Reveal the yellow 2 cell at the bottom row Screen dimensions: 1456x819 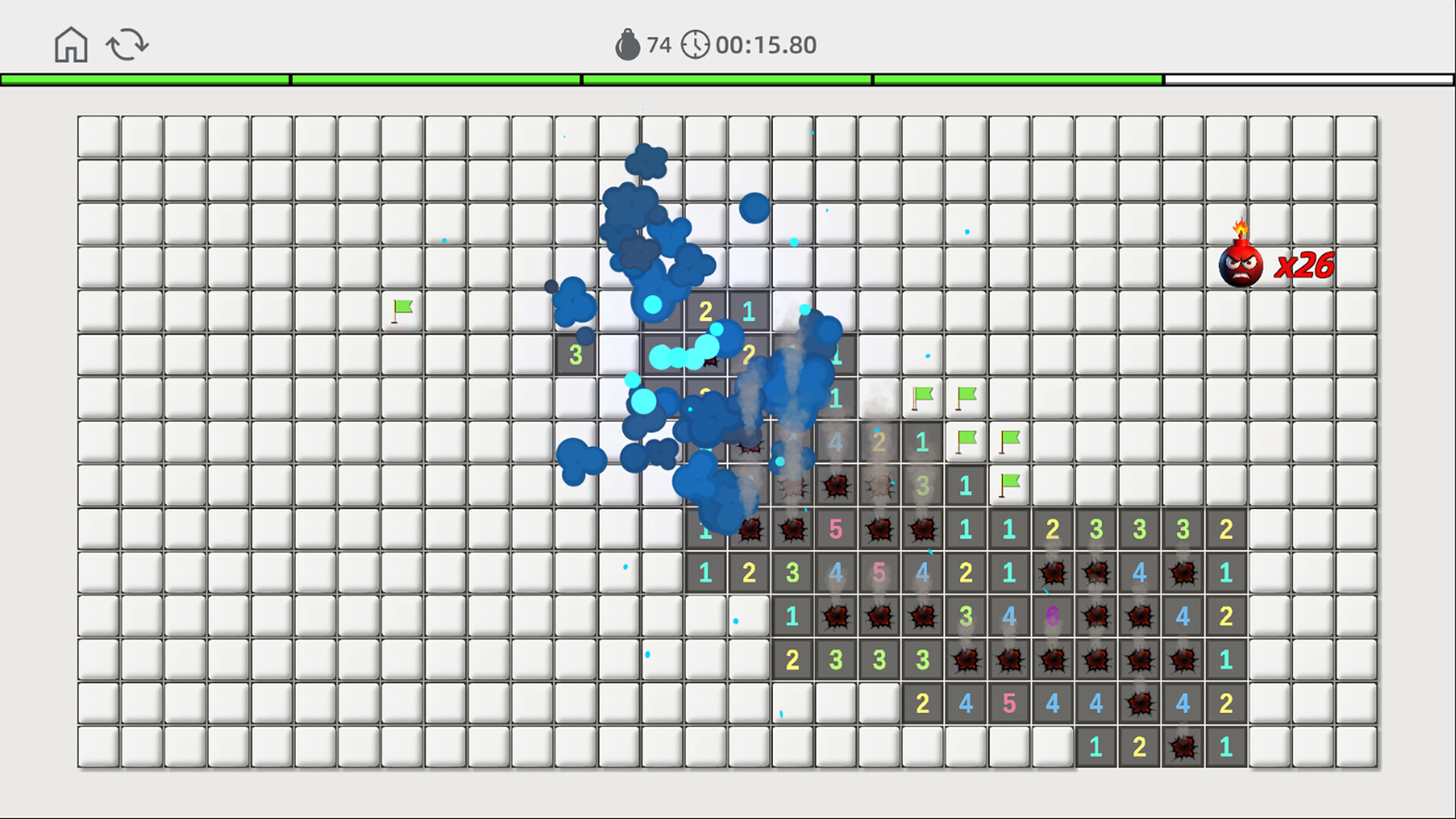click(x=1139, y=745)
